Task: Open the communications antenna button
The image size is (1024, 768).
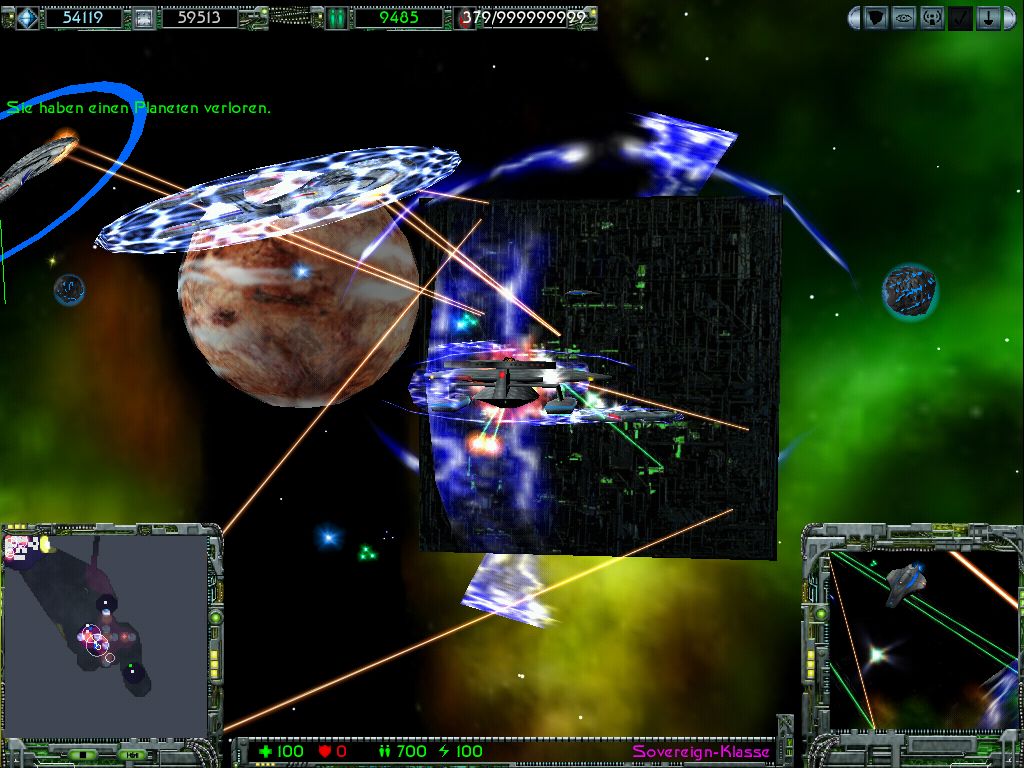Action: 932,17
